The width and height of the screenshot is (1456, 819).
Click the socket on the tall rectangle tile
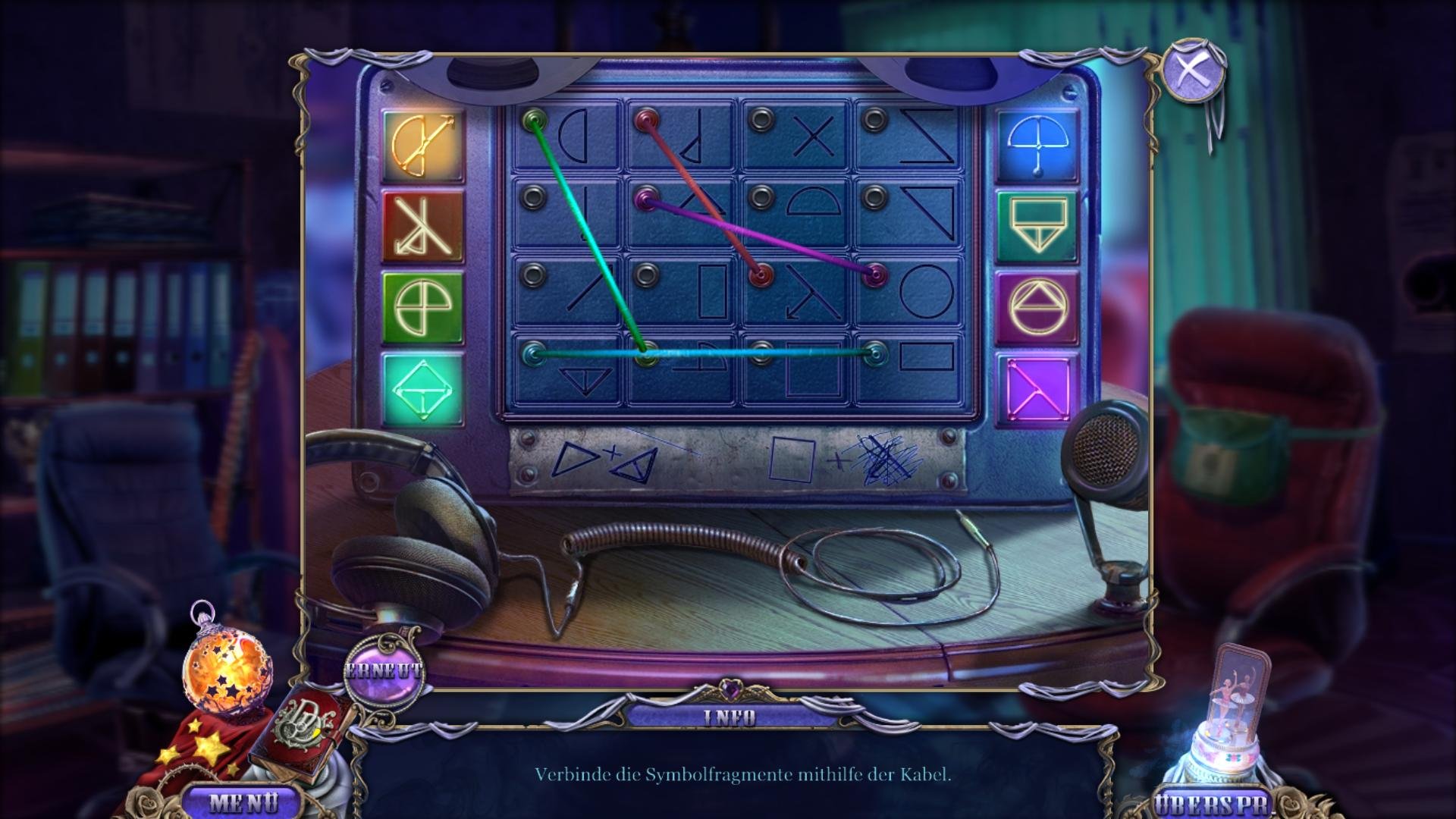tap(646, 275)
